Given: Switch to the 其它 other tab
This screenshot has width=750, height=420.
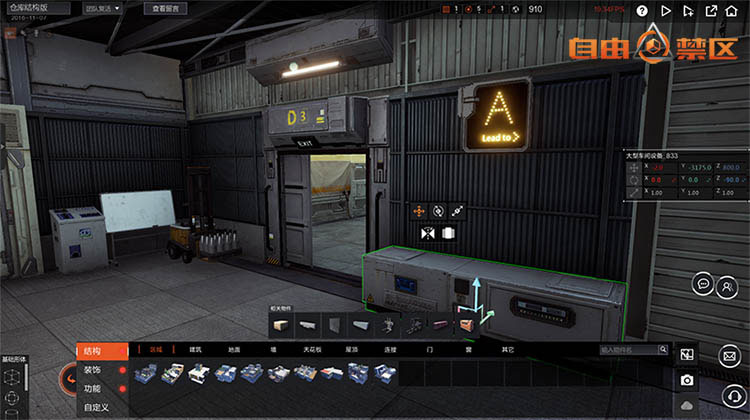Looking at the screenshot, I should pos(508,350).
